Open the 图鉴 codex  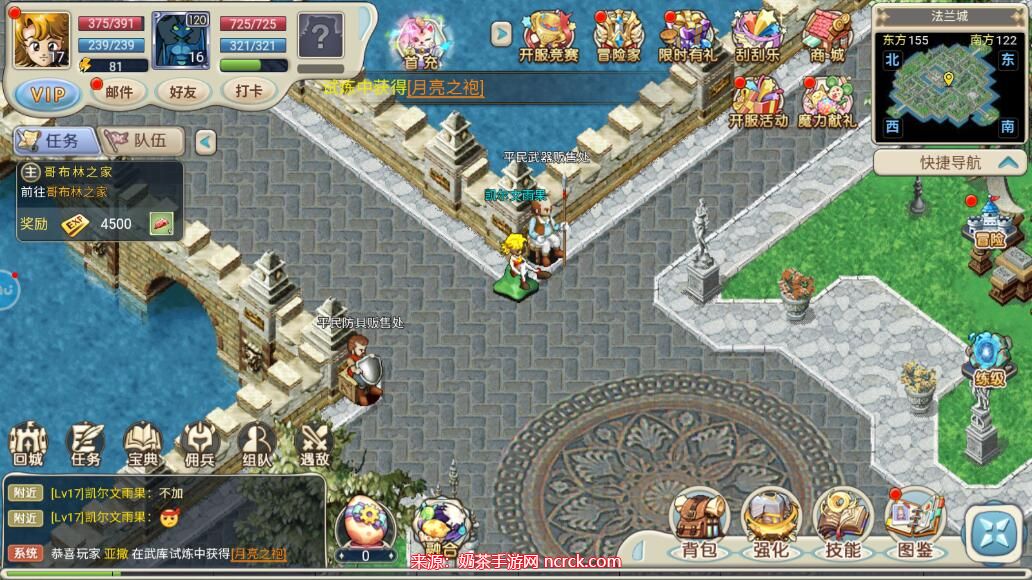tap(914, 523)
